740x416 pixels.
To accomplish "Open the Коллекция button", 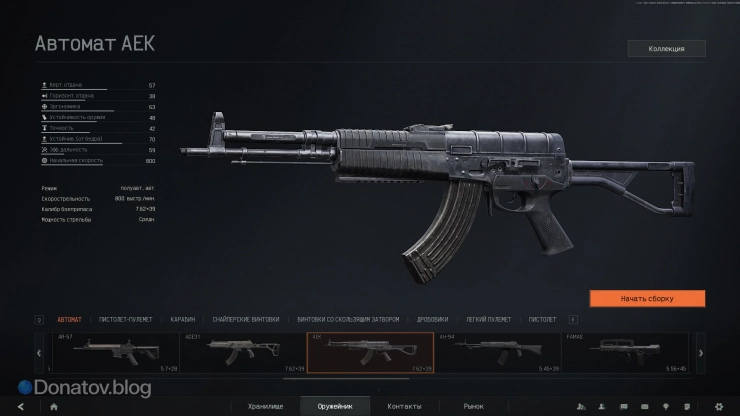I will click(666, 48).
